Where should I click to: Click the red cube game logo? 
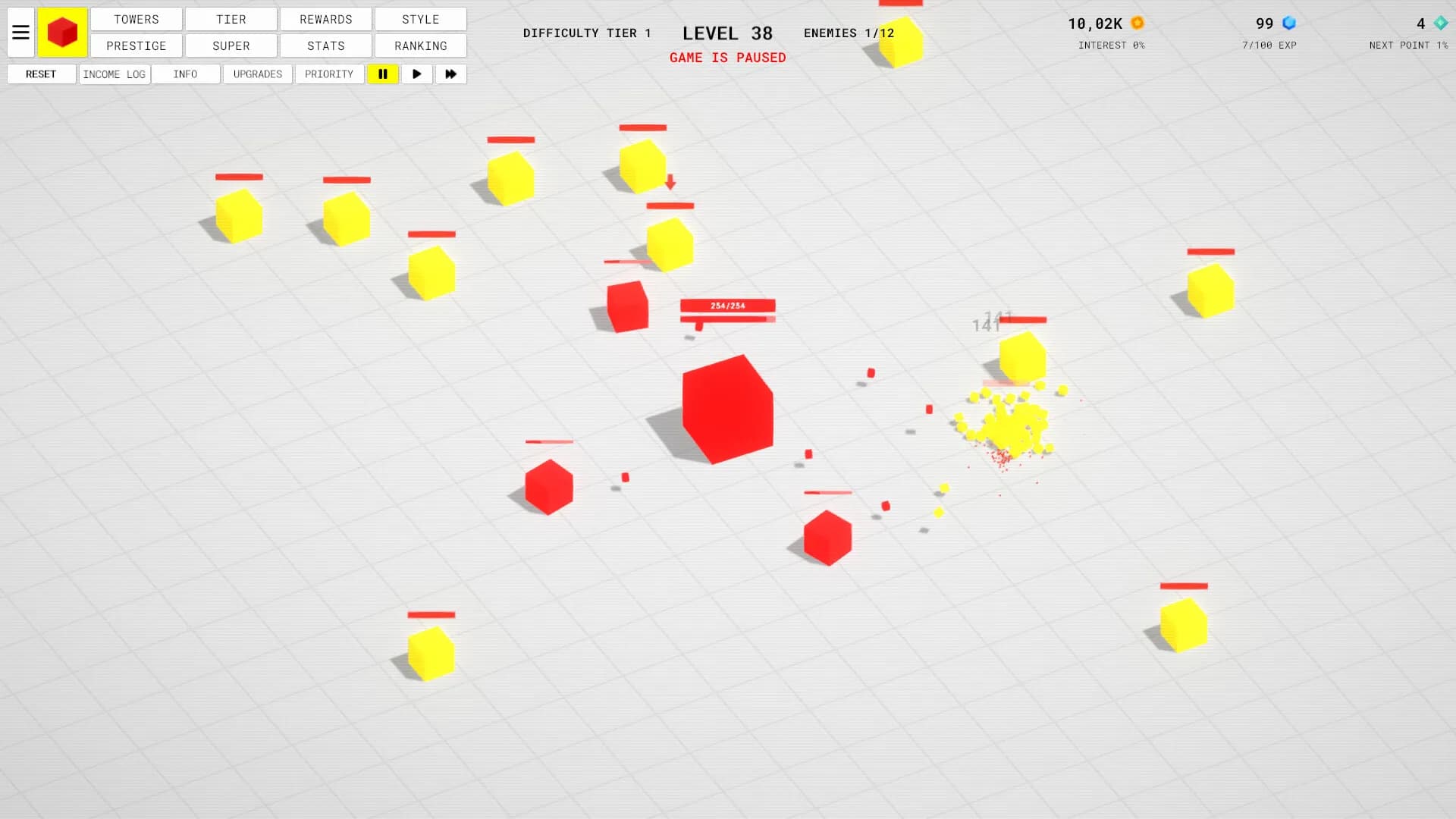62,32
